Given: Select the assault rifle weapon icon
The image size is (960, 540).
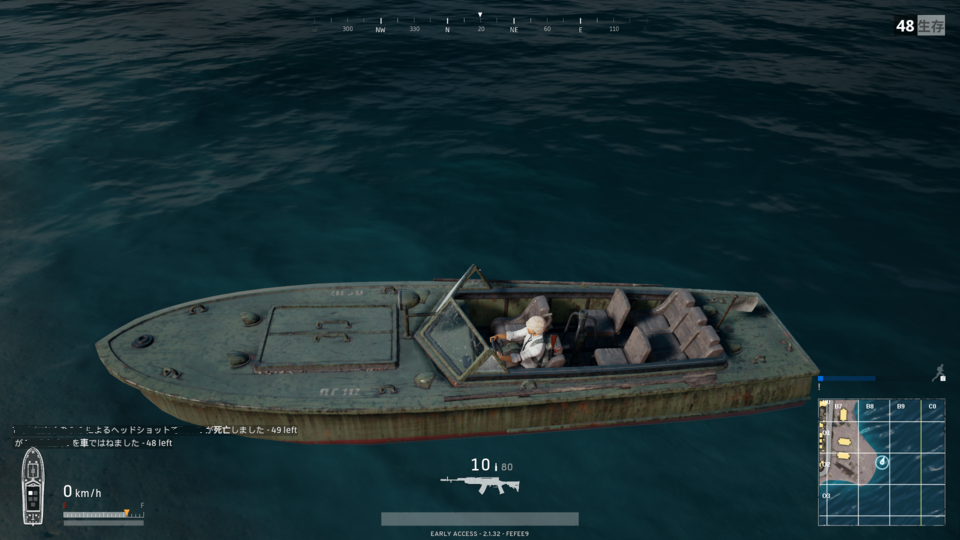Looking at the screenshot, I should click(x=480, y=484).
